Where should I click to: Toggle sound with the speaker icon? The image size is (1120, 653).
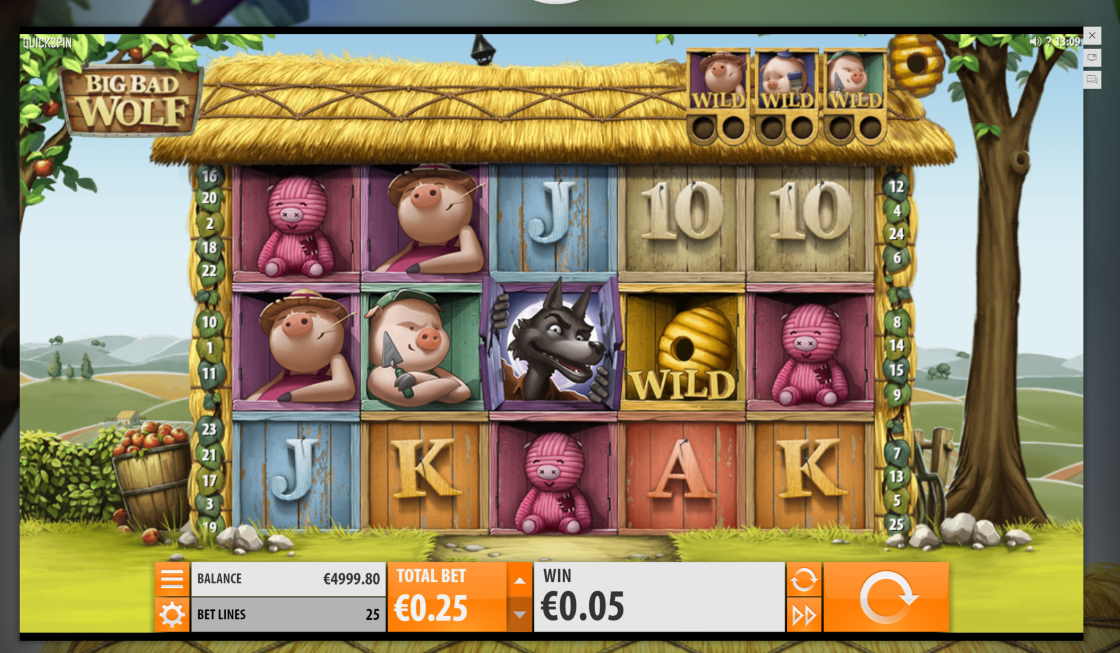click(x=1037, y=42)
